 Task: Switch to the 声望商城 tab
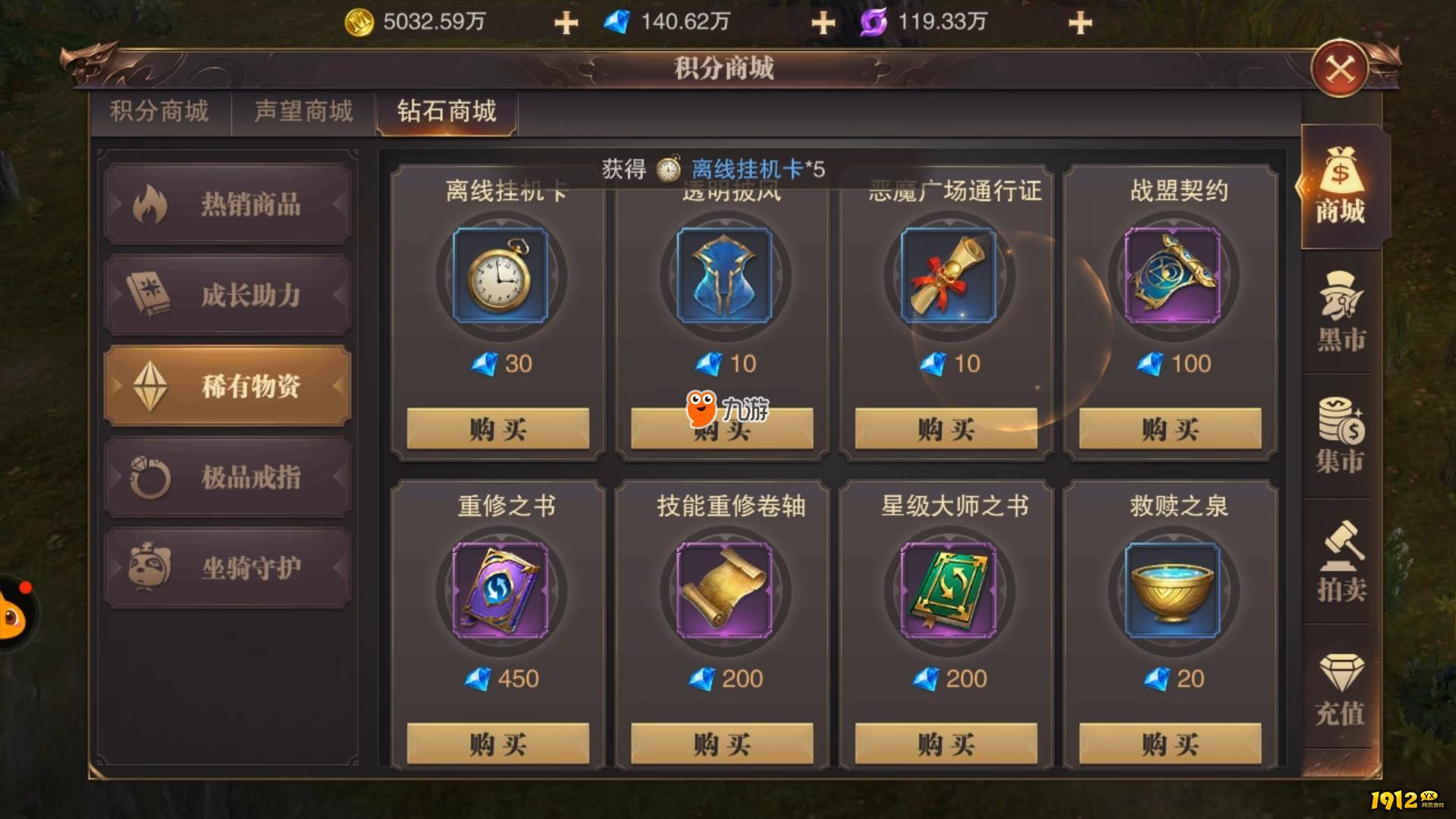coord(303,111)
